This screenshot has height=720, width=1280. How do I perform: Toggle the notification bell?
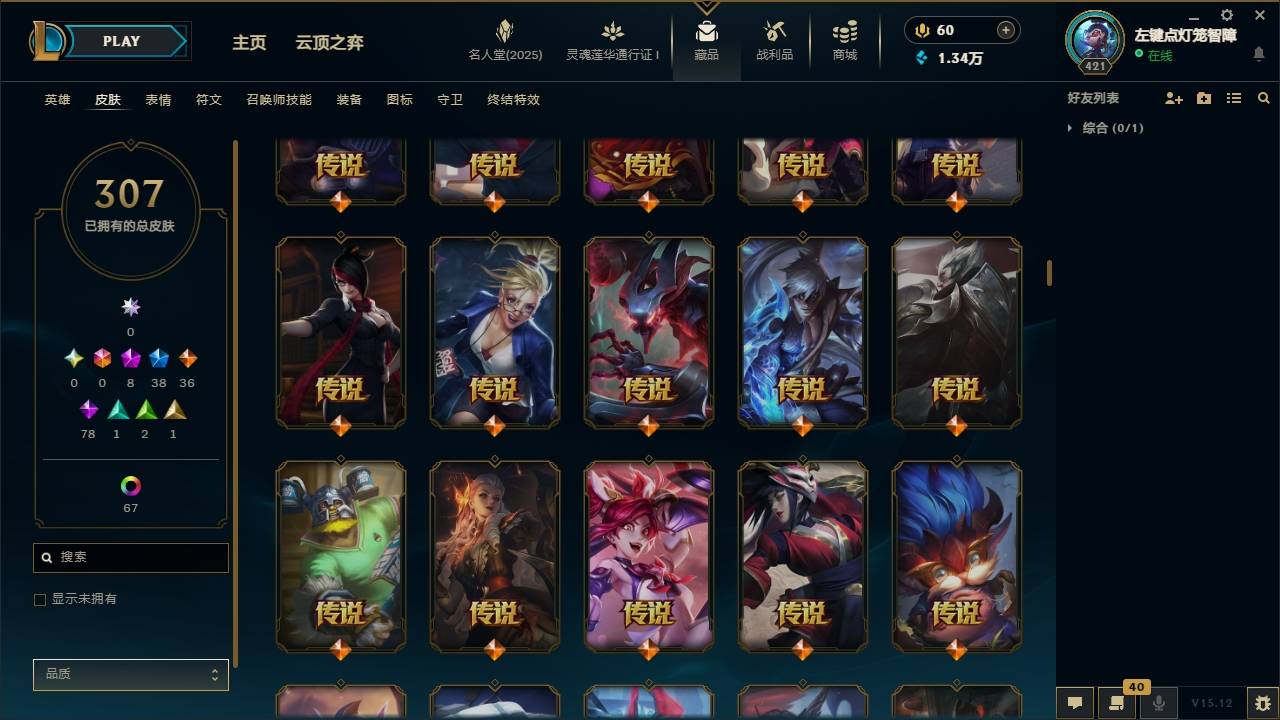coord(1259,54)
